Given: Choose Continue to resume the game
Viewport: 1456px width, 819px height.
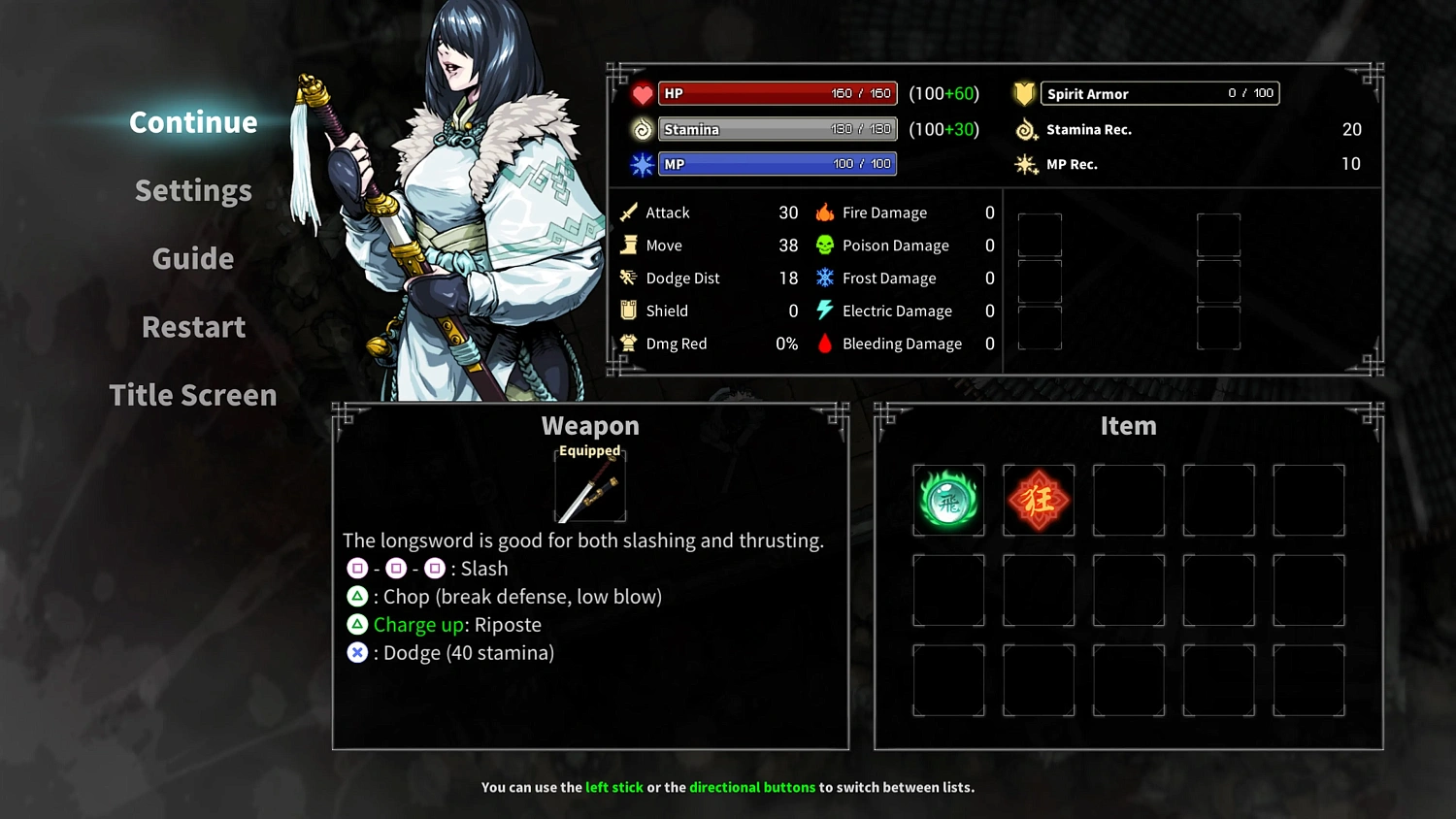Looking at the screenshot, I should [x=193, y=122].
